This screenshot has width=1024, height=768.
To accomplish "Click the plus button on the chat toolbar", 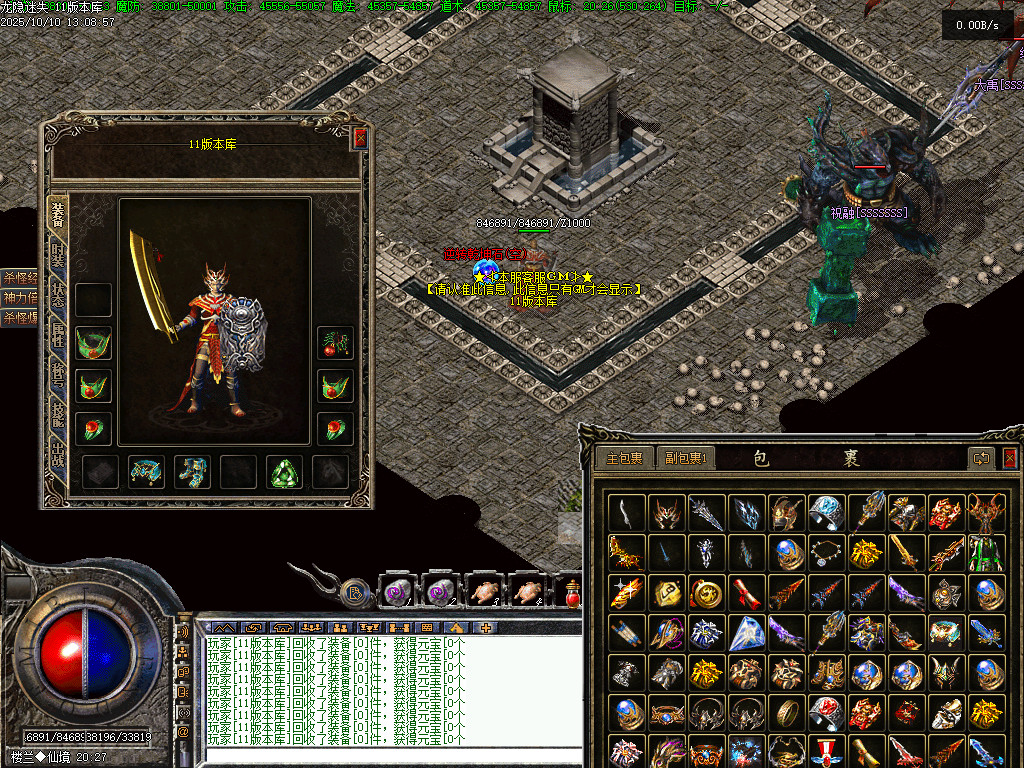I will (x=487, y=627).
